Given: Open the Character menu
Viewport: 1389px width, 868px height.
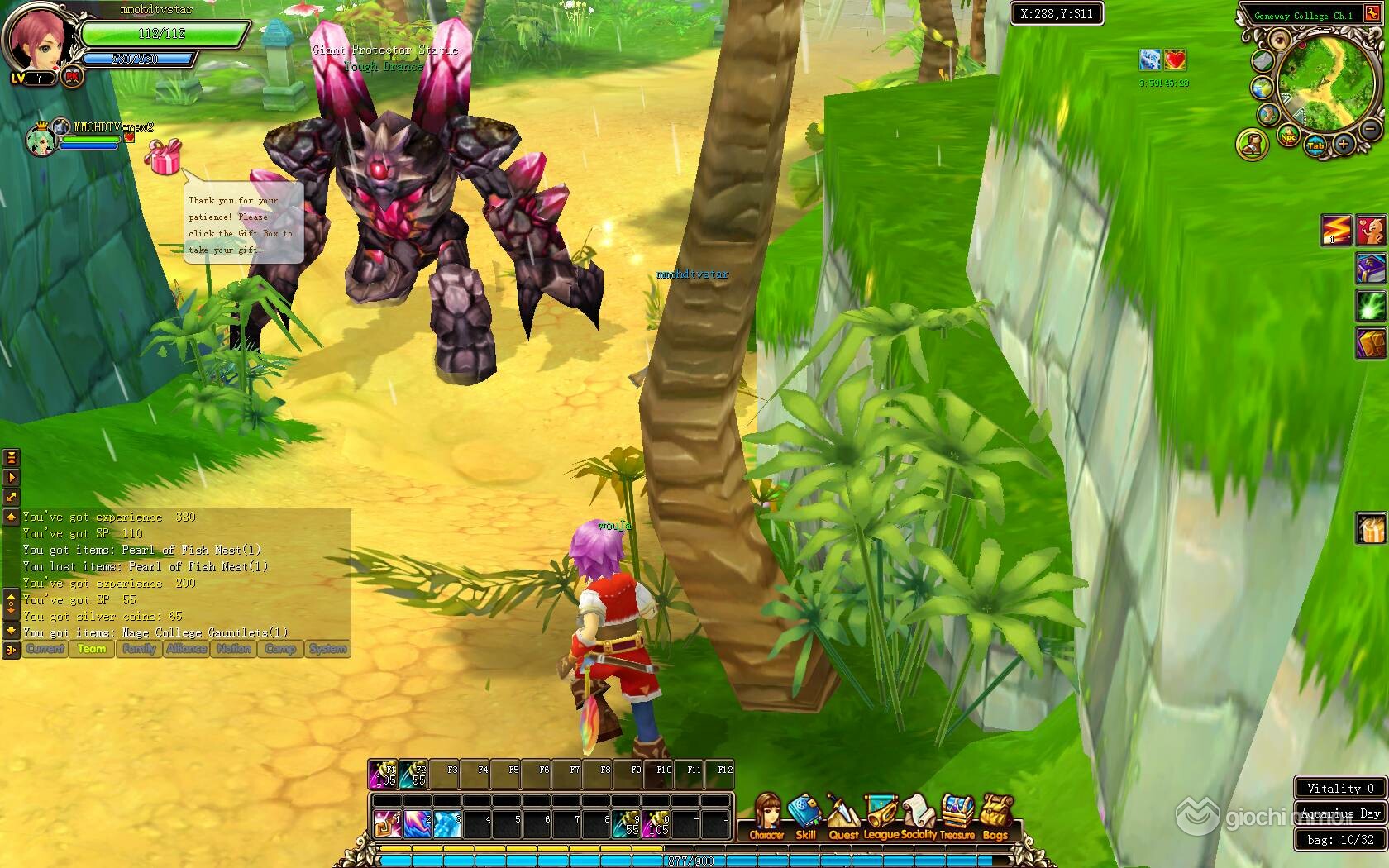Looking at the screenshot, I should tap(766, 817).
